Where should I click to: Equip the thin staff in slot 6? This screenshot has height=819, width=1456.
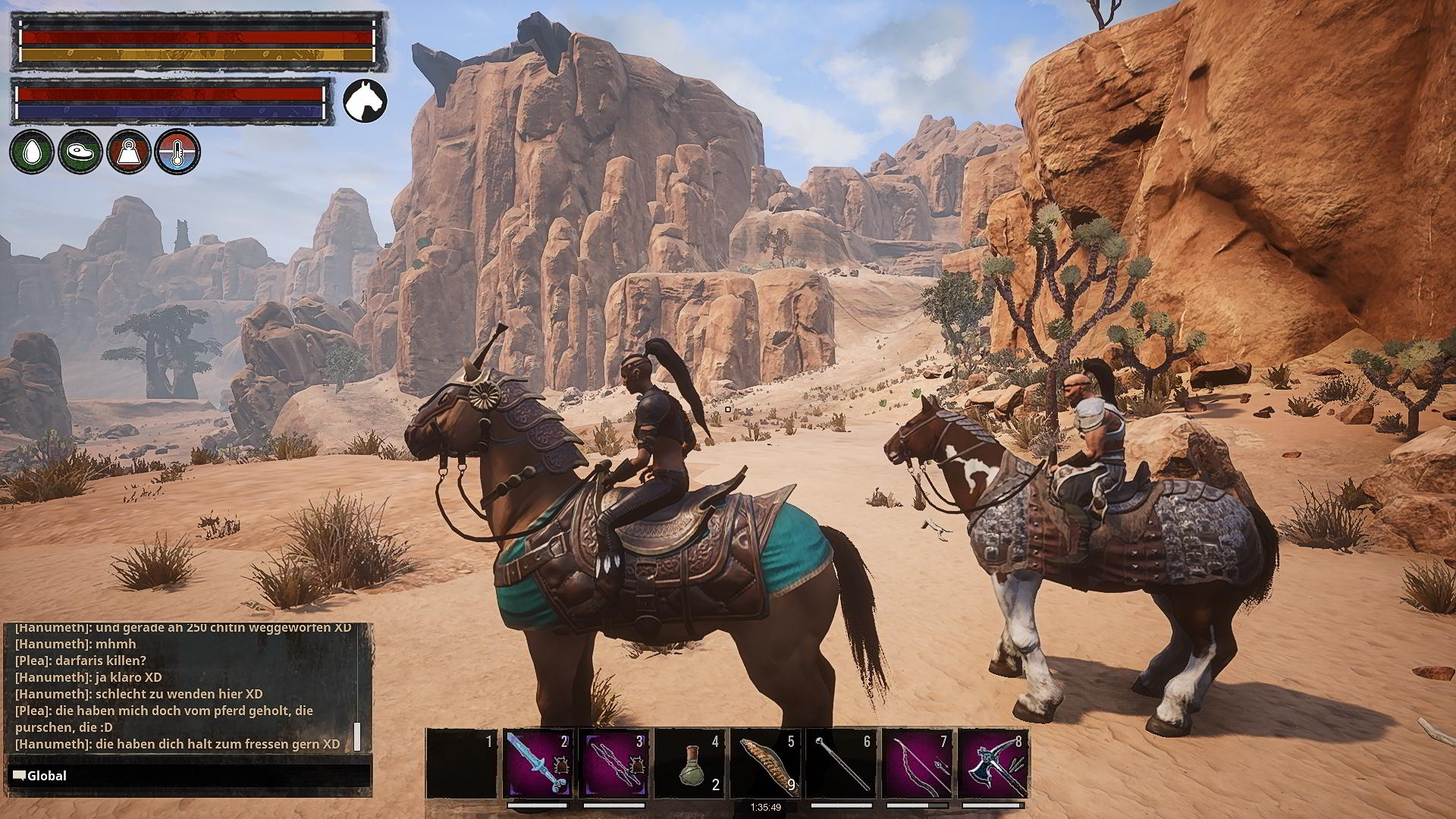(843, 763)
